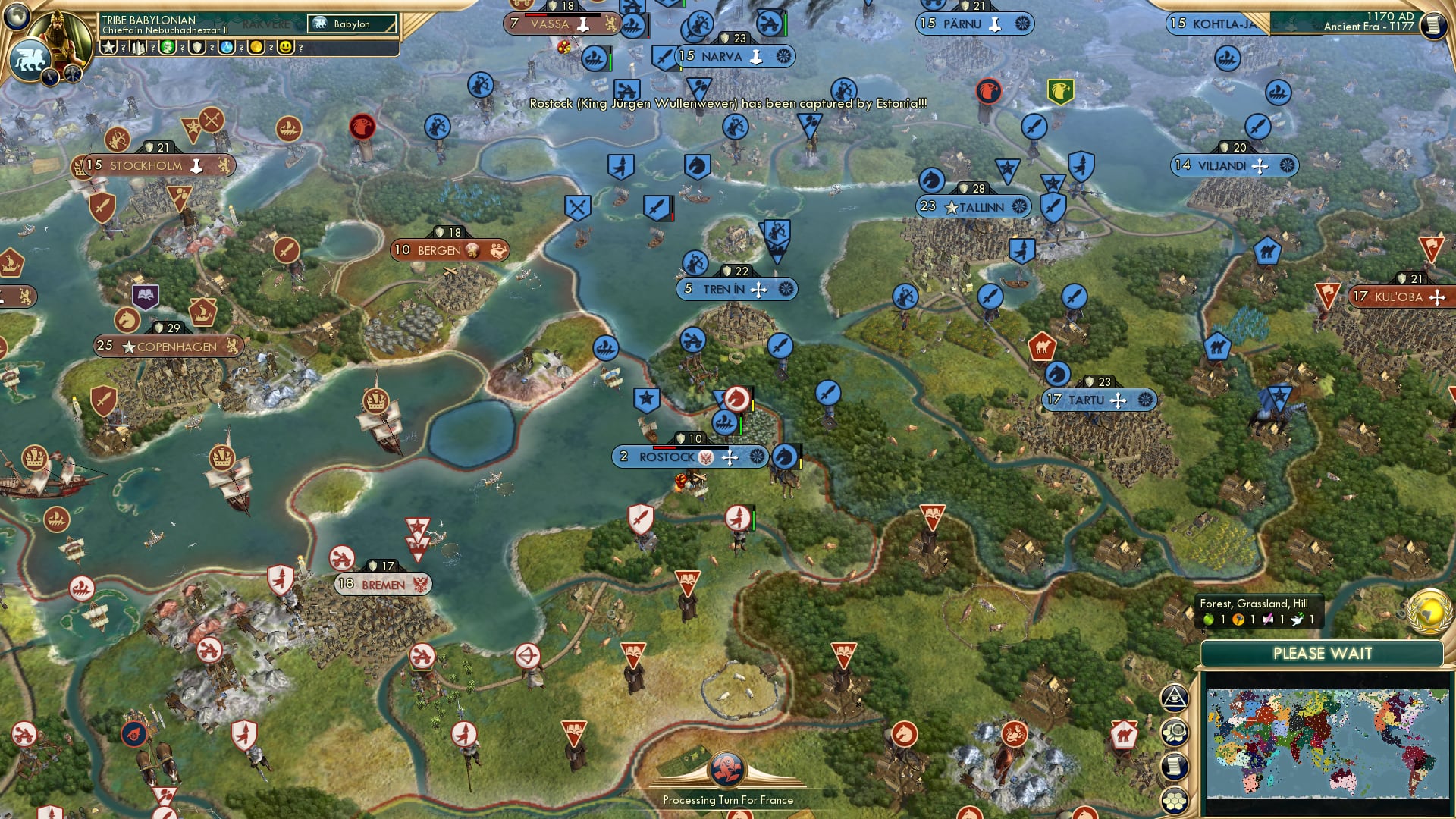Viewport: 1456px width, 819px height.
Task: Open map options magnifying glass icon
Action: point(1176,732)
